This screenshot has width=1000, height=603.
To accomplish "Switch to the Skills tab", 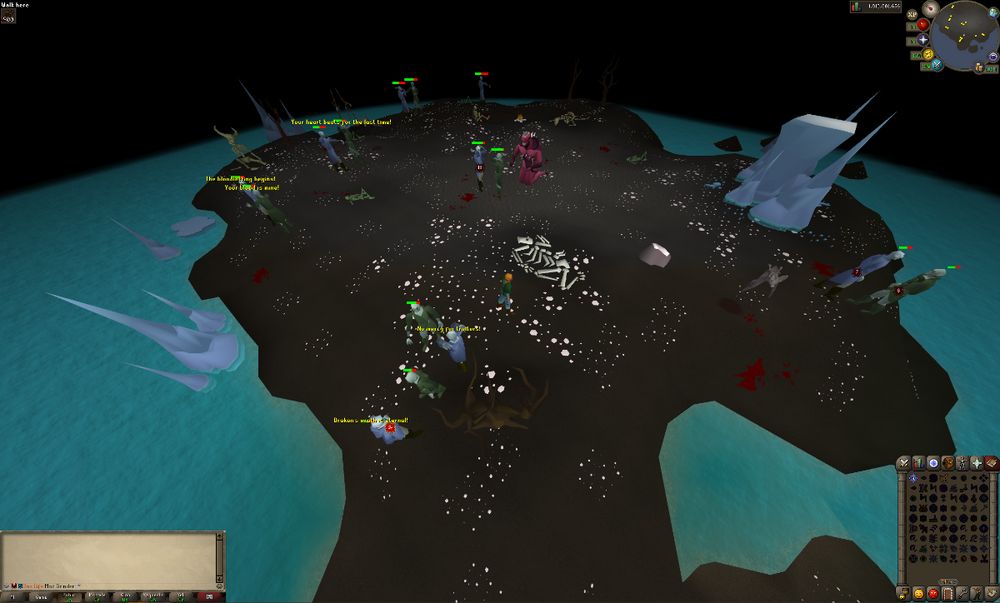I will pos(918,463).
